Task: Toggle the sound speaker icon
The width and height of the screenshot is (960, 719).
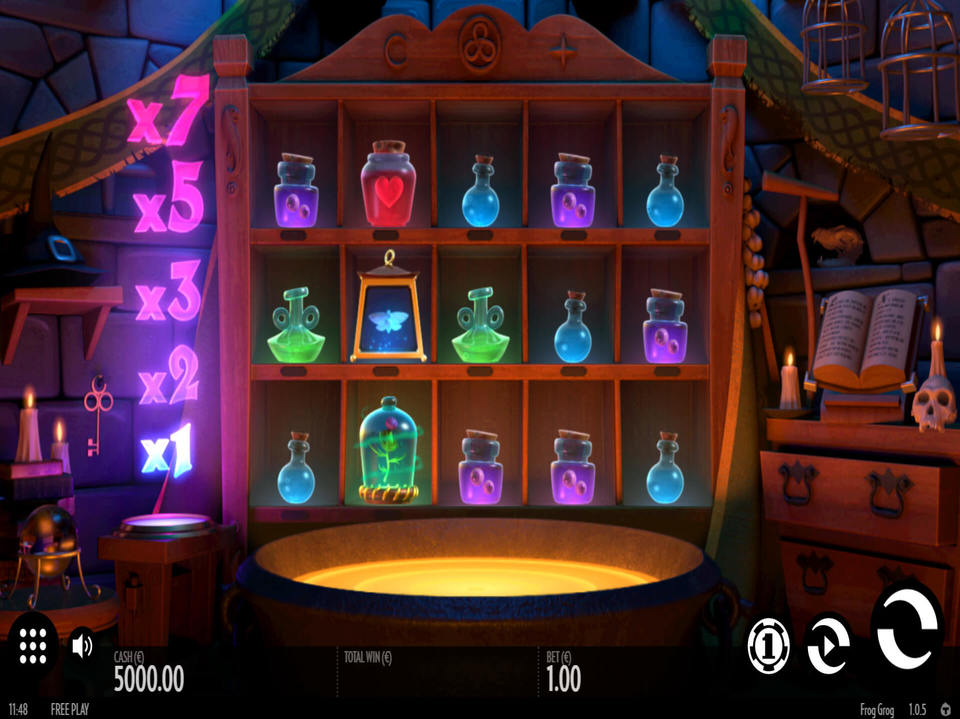Action: 82,645
